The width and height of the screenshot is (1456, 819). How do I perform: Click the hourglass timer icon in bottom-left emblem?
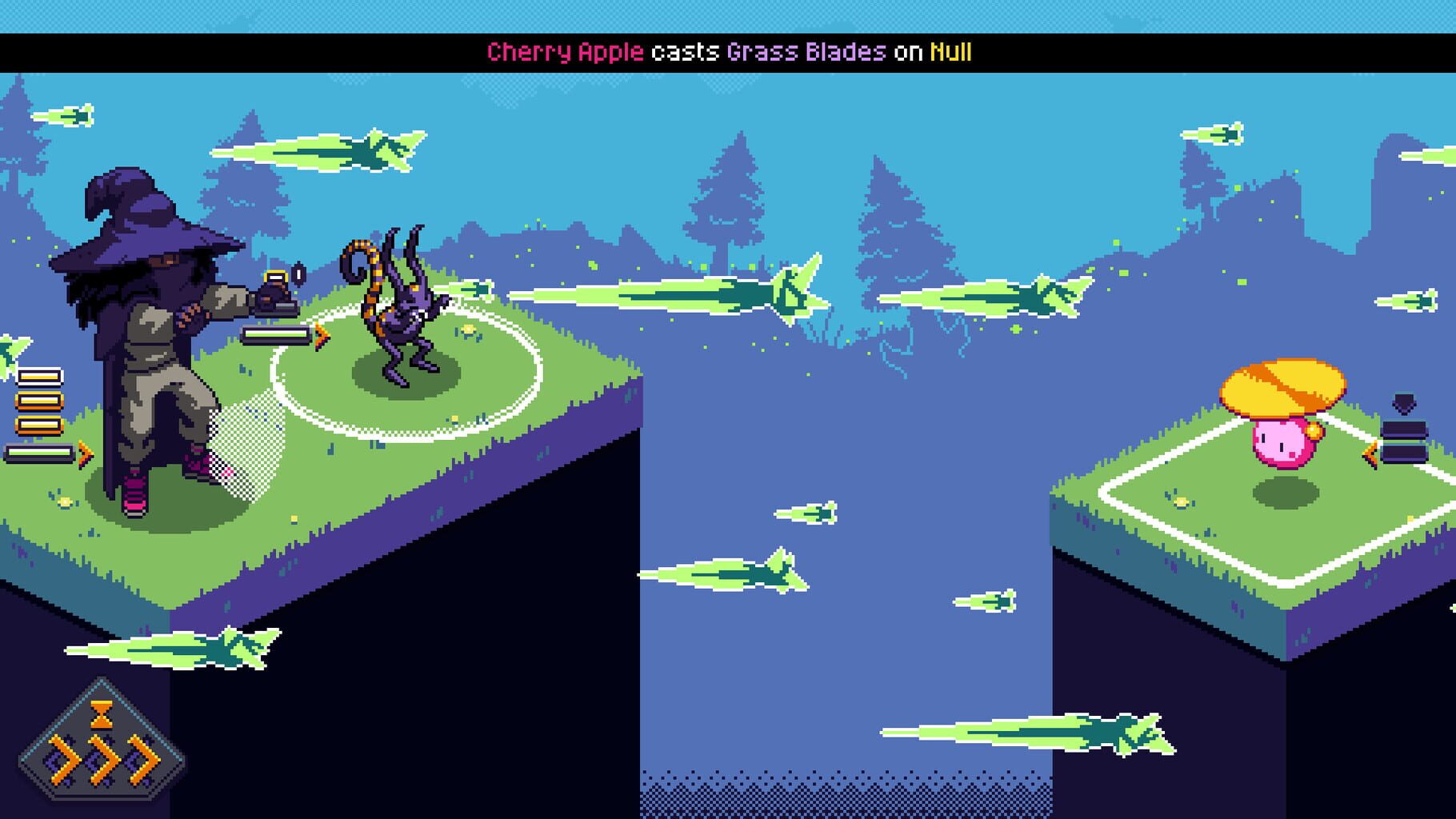click(x=103, y=713)
